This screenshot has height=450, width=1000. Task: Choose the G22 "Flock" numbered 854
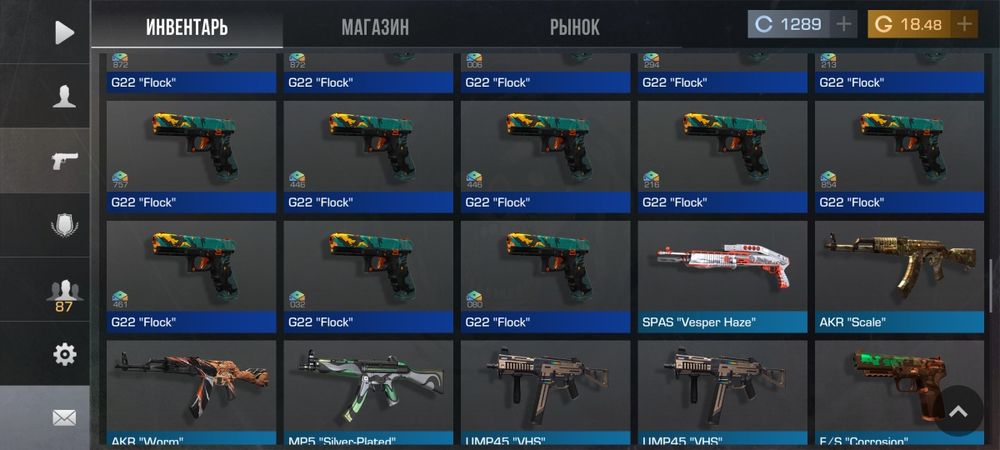pyautogui.click(x=899, y=155)
